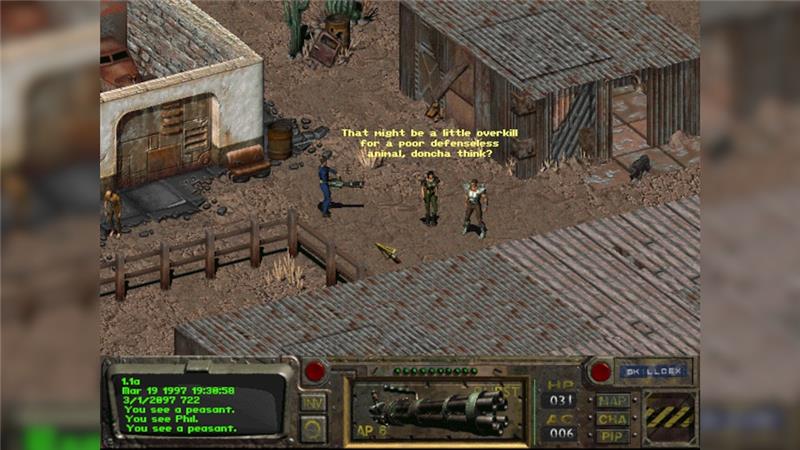Viewport: 800px width, 450px height.
Task: Click the red button beside Skilldex
Action: click(x=600, y=371)
